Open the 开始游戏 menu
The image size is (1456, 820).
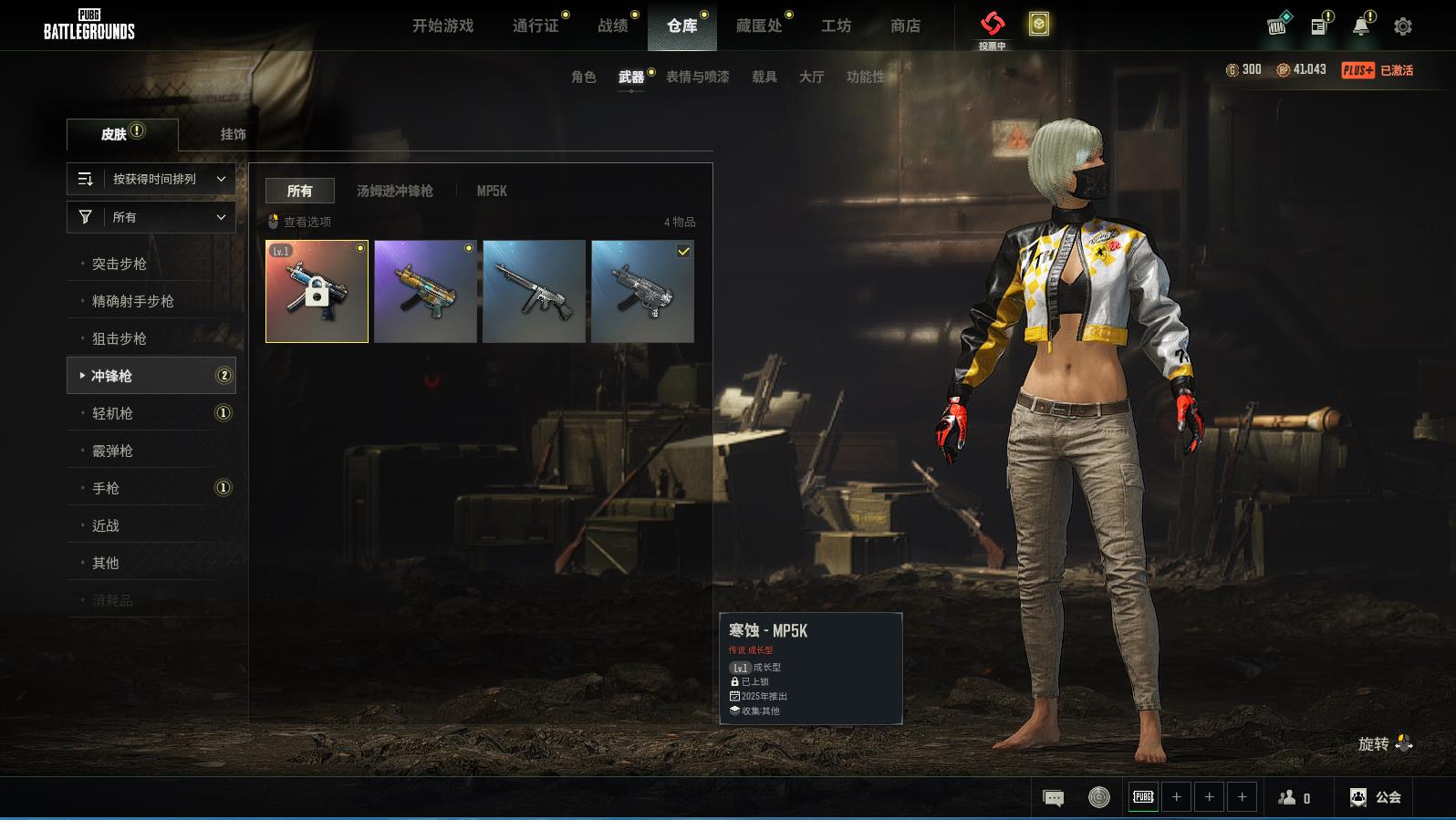[442, 26]
